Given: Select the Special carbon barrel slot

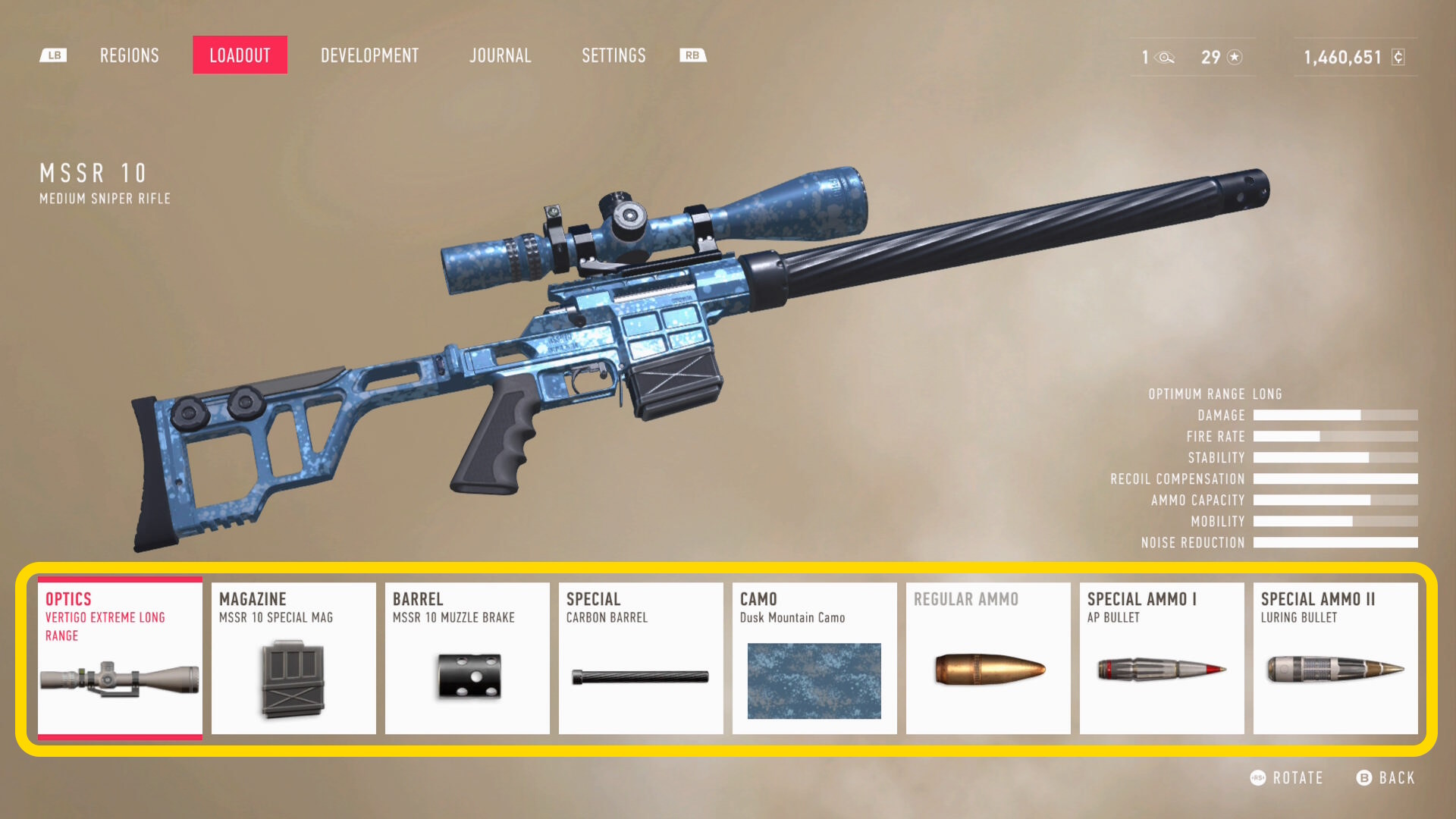Looking at the screenshot, I should [641, 658].
